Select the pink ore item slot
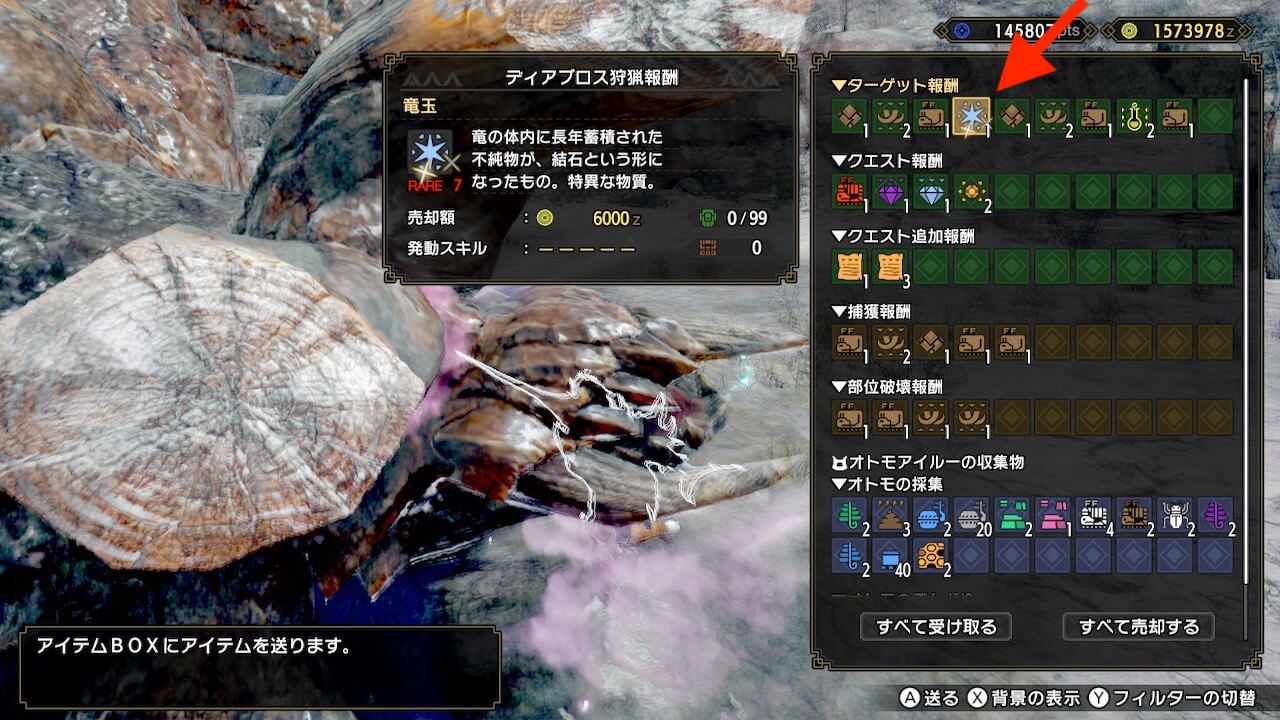This screenshot has width=1280, height=720. coord(1052,515)
